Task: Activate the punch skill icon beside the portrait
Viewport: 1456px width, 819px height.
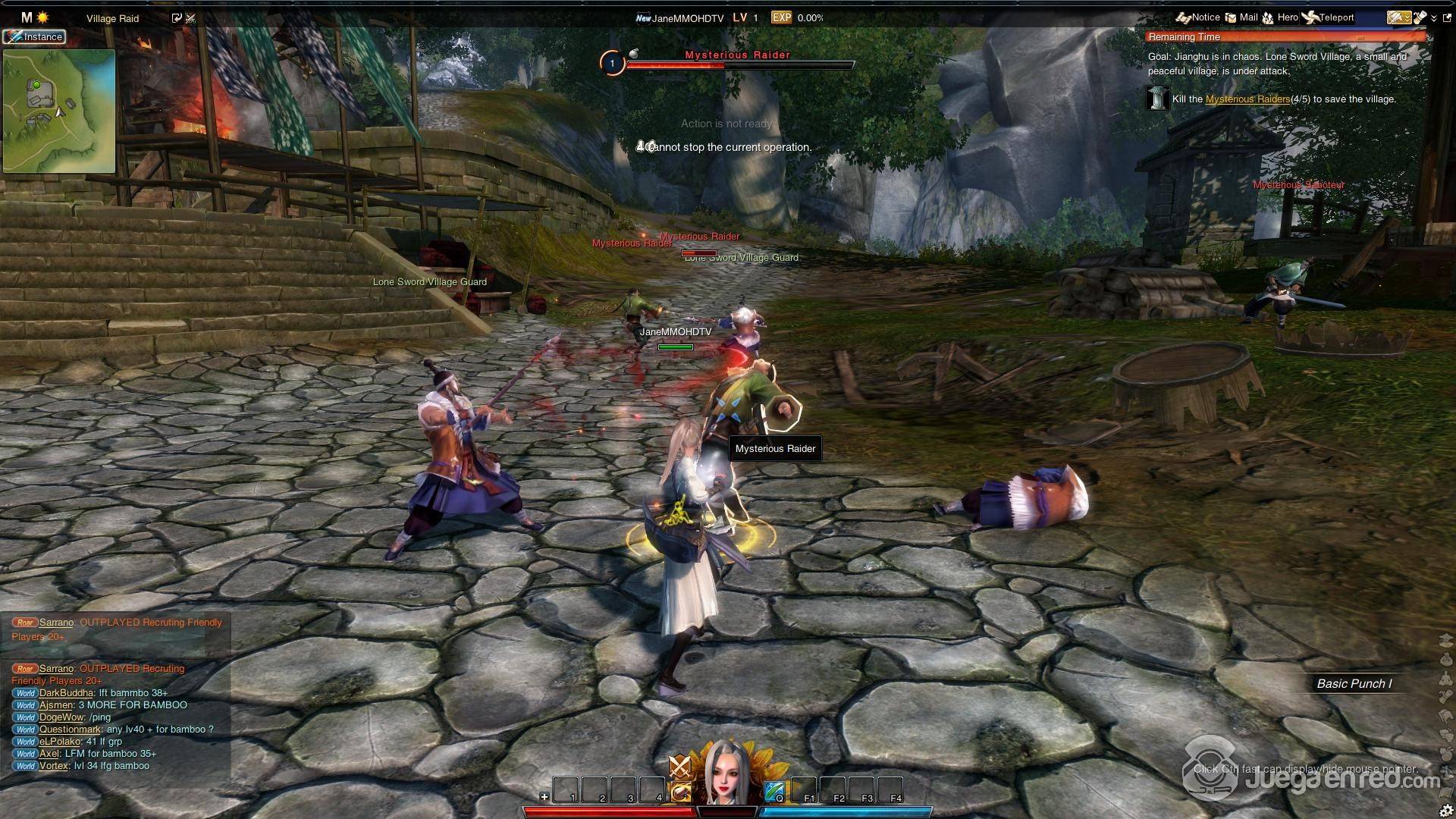Action: tap(681, 792)
